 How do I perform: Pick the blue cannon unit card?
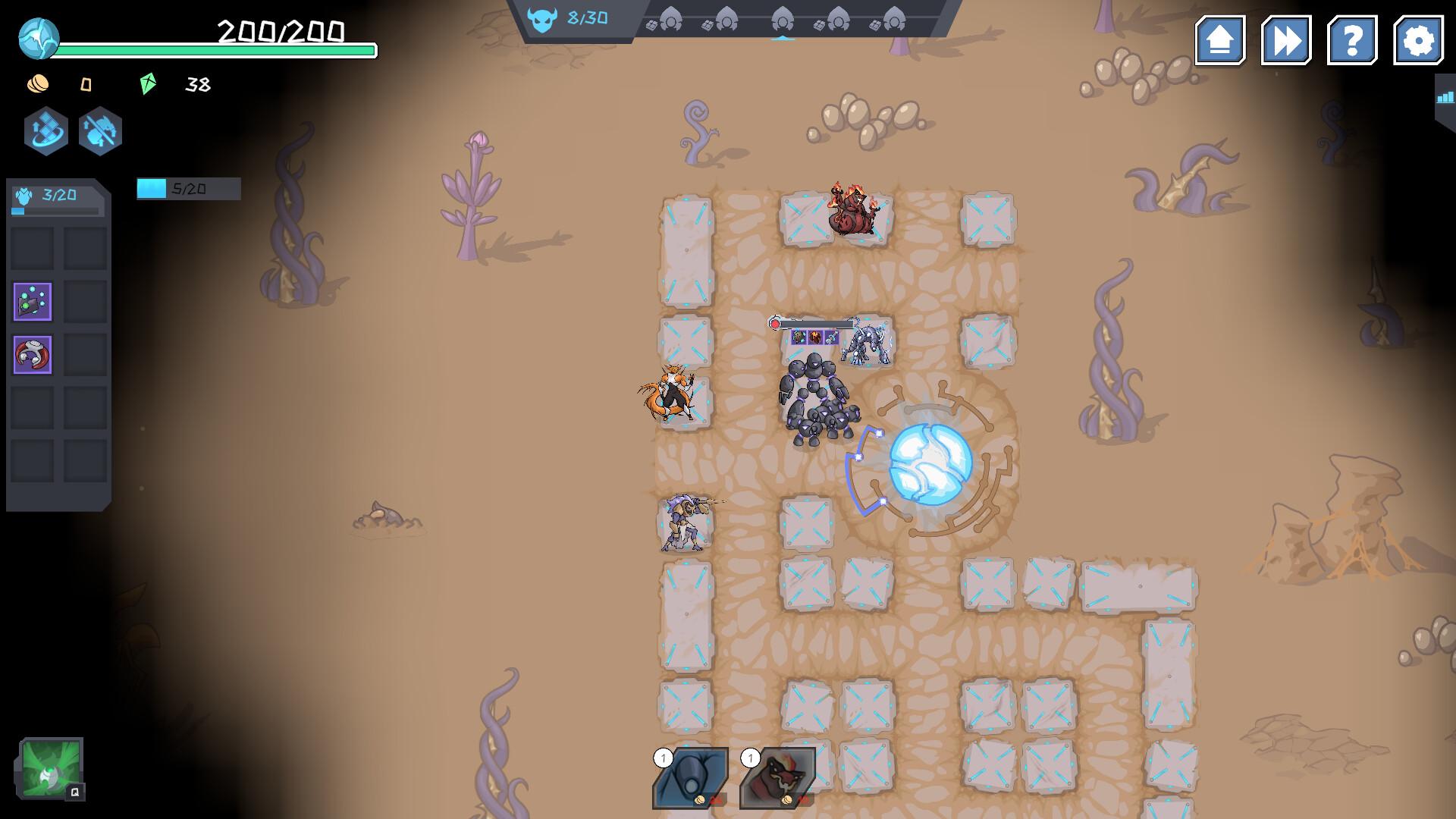690,777
